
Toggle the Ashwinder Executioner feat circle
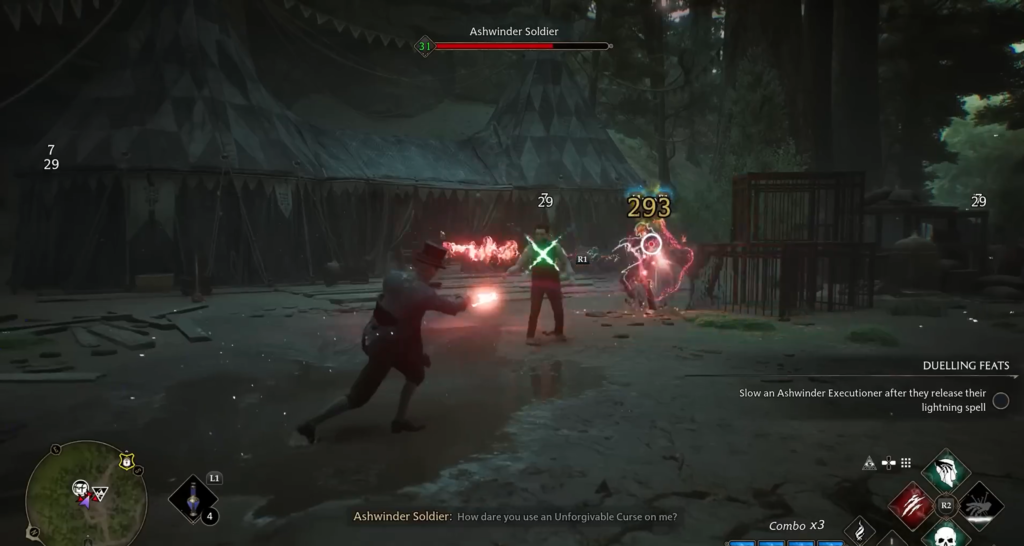point(1001,400)
